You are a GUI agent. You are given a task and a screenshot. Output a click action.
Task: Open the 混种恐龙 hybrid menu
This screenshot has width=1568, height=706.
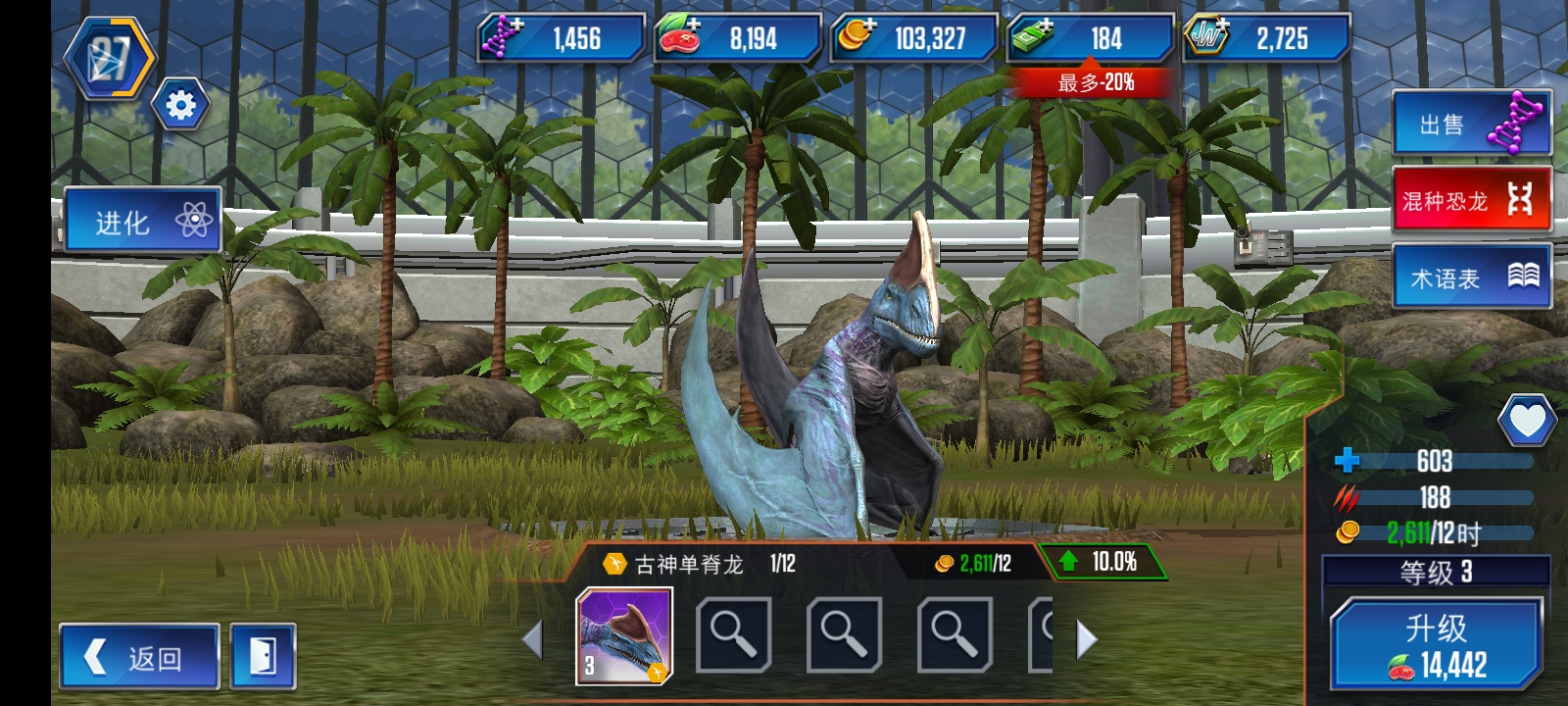pos(1470,199)
